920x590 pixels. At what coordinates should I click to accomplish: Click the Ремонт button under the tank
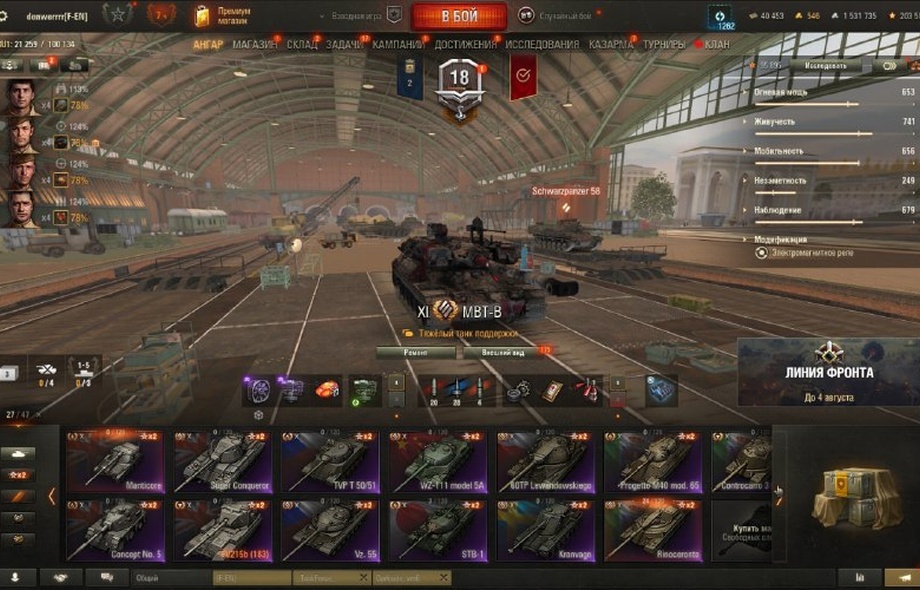click(x=415, y=353)
